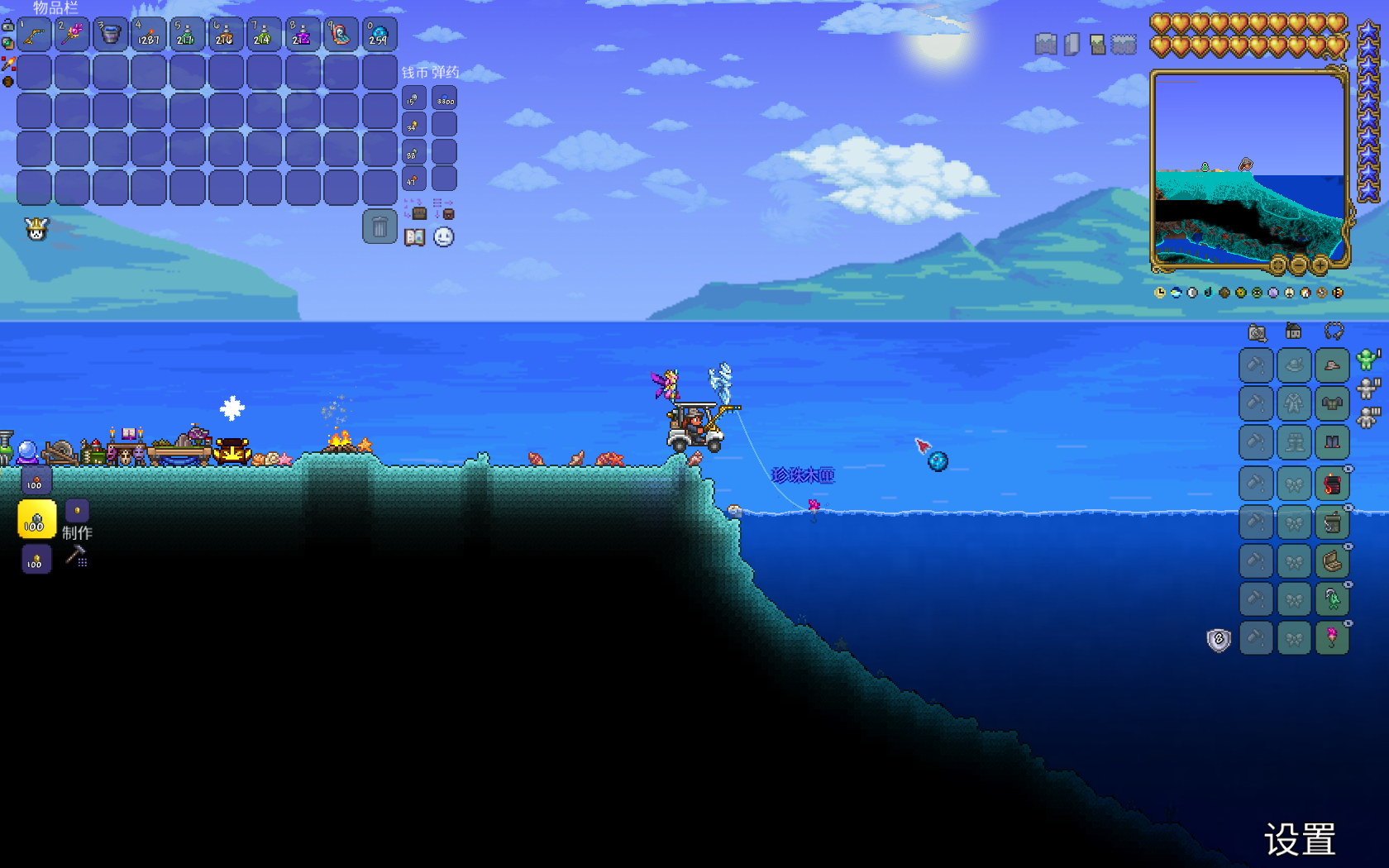Viewport: 1389px width, 868px height.
Task: Select the equipped hat armor slot
Action: tap(1332, 365)
